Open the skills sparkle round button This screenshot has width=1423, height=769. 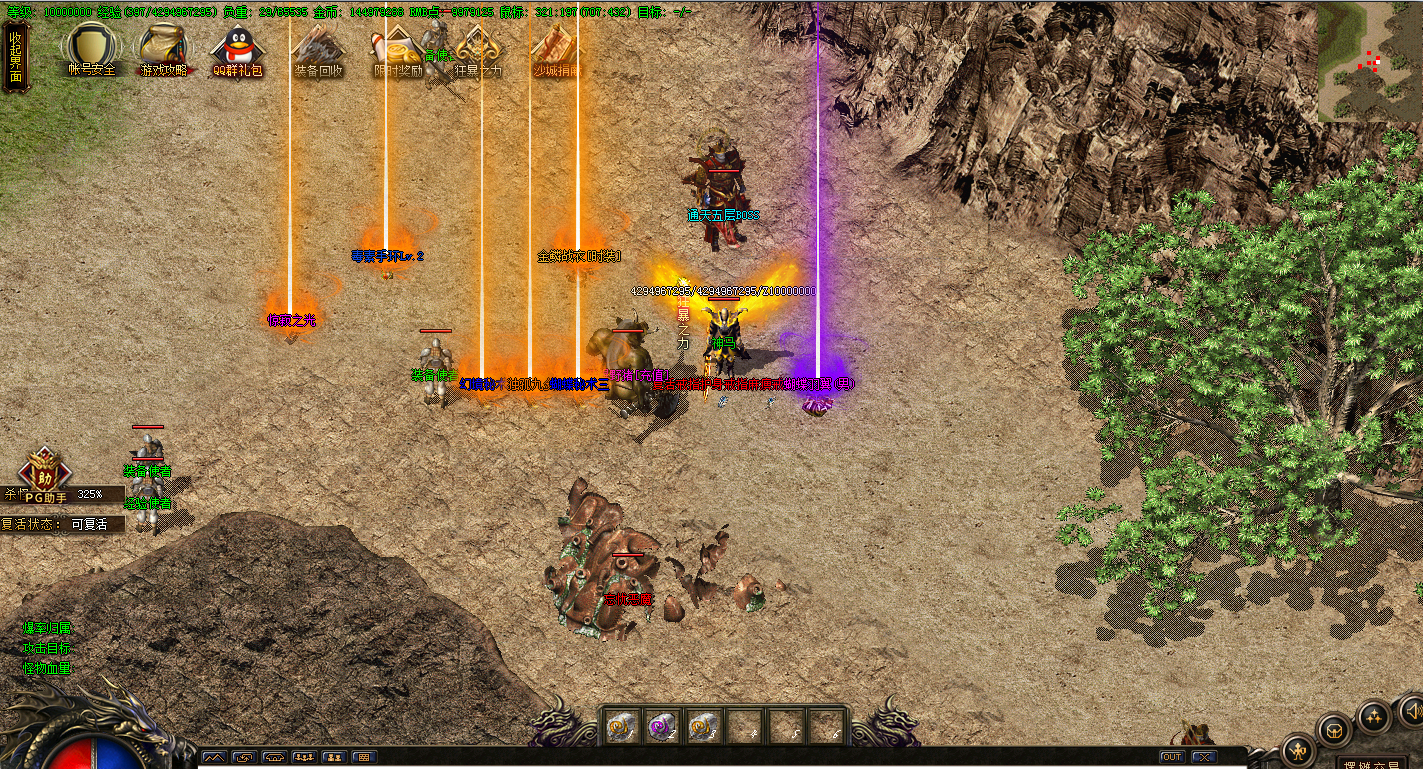1373,716
